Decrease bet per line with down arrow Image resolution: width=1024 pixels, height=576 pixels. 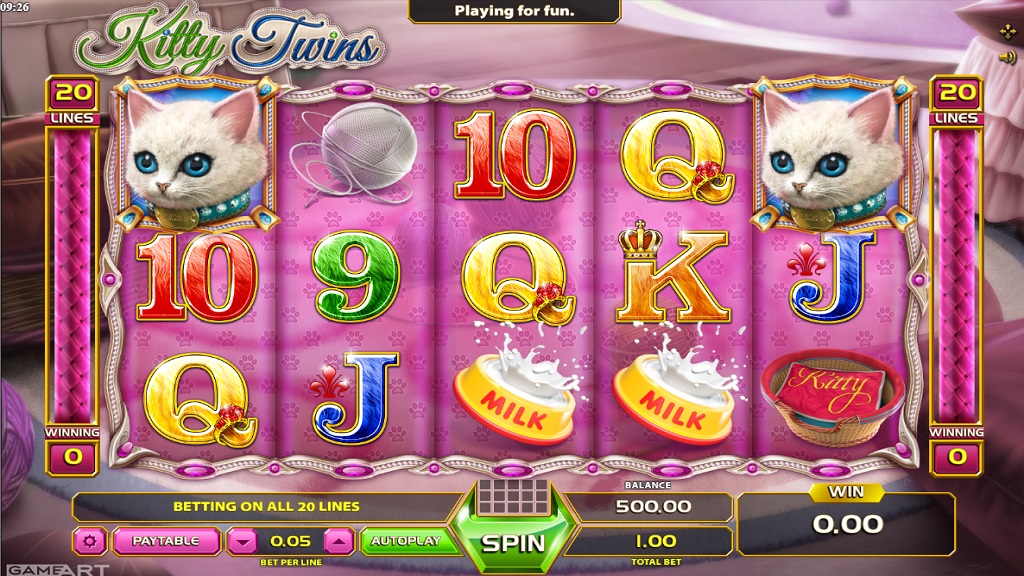(x=243, y=541)
